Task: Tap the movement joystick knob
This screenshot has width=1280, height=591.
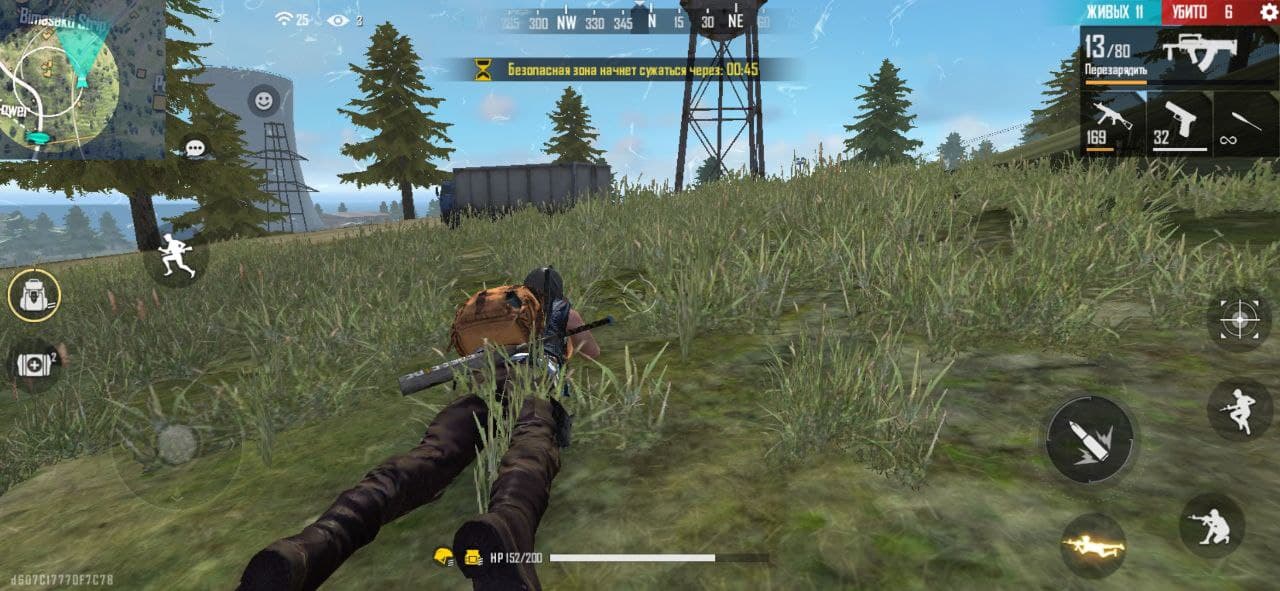Action: (x=177, y=444)
